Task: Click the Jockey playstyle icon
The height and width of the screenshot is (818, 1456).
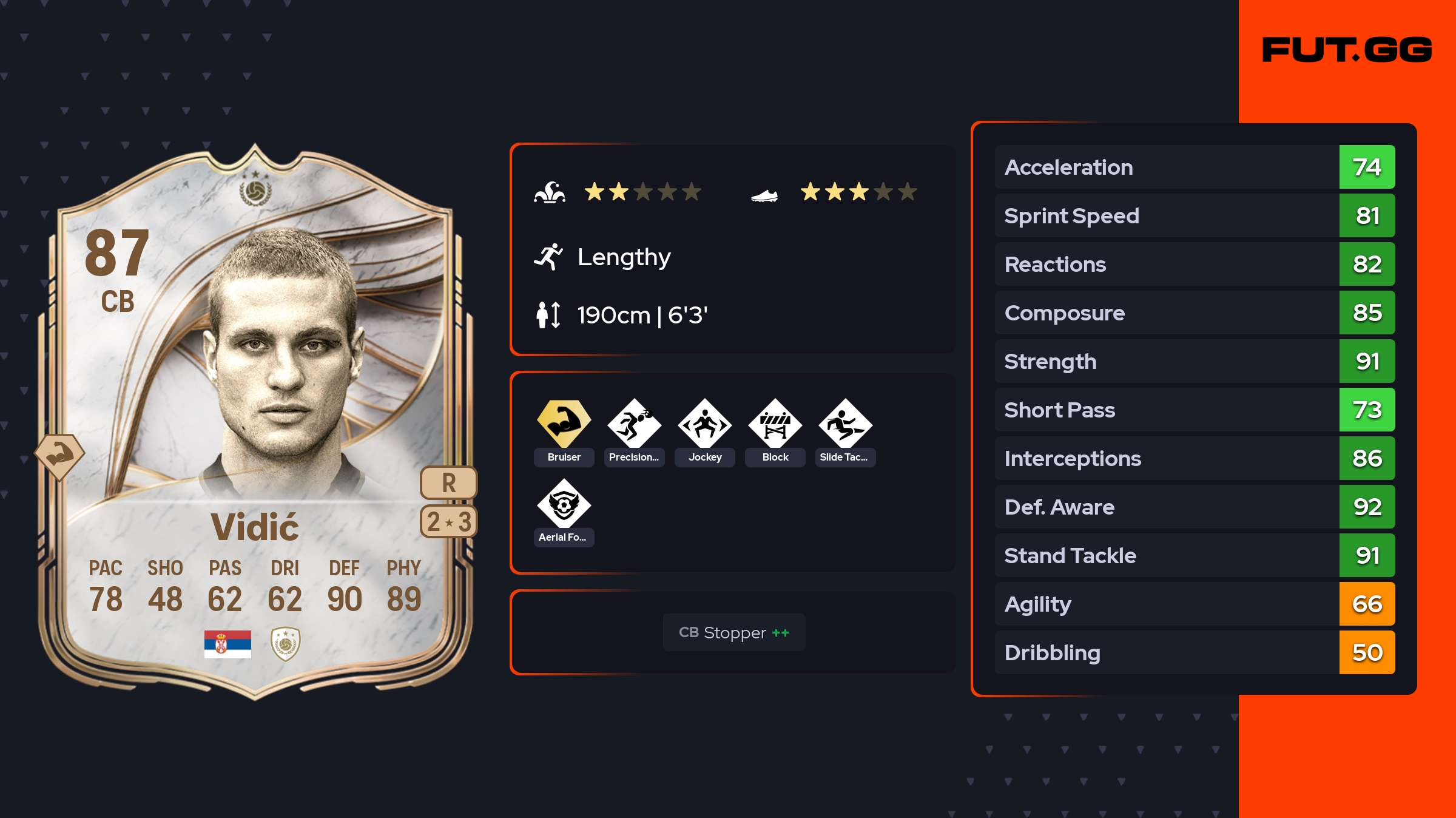Action: tap(704, 424)
